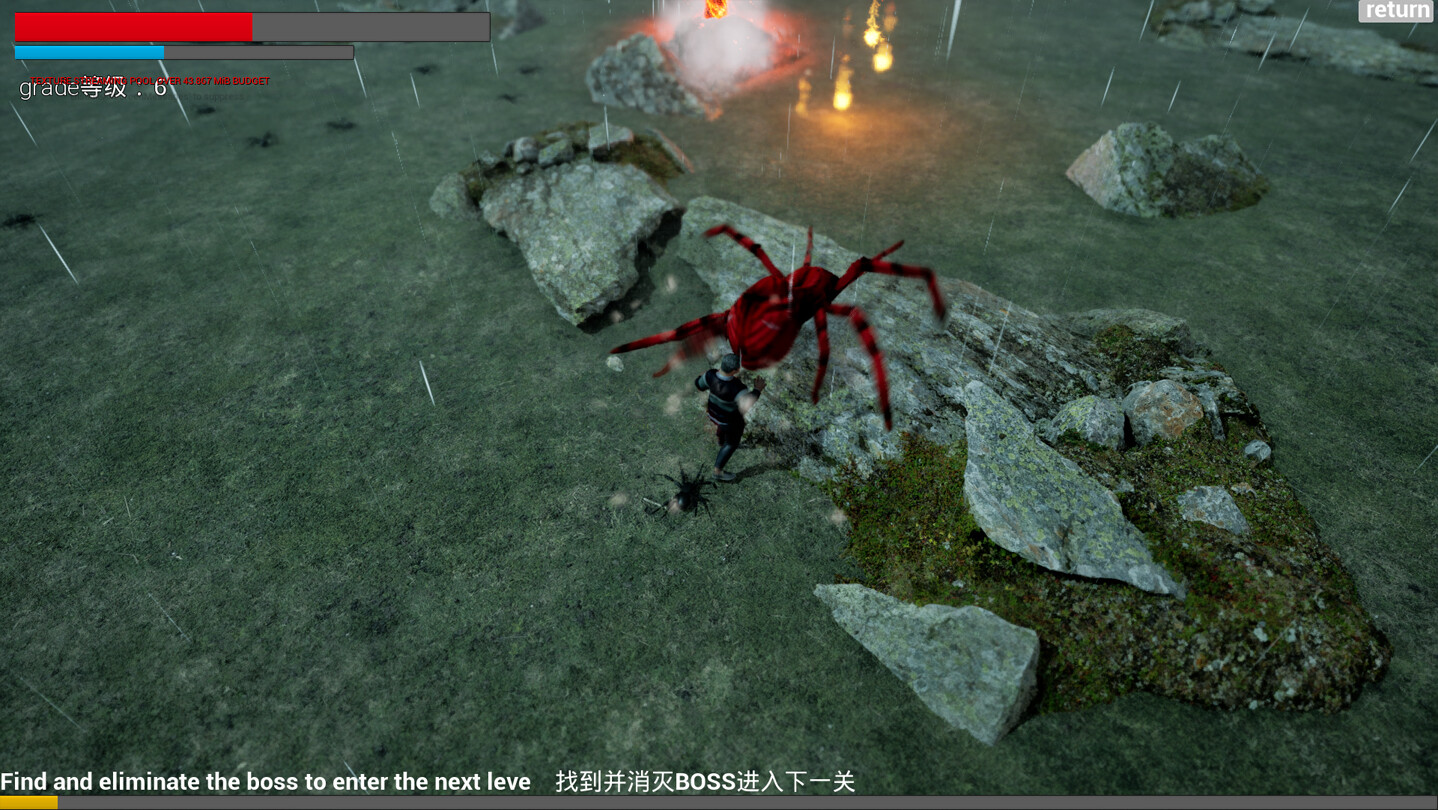Click the return button

[x=1394, y=11]
